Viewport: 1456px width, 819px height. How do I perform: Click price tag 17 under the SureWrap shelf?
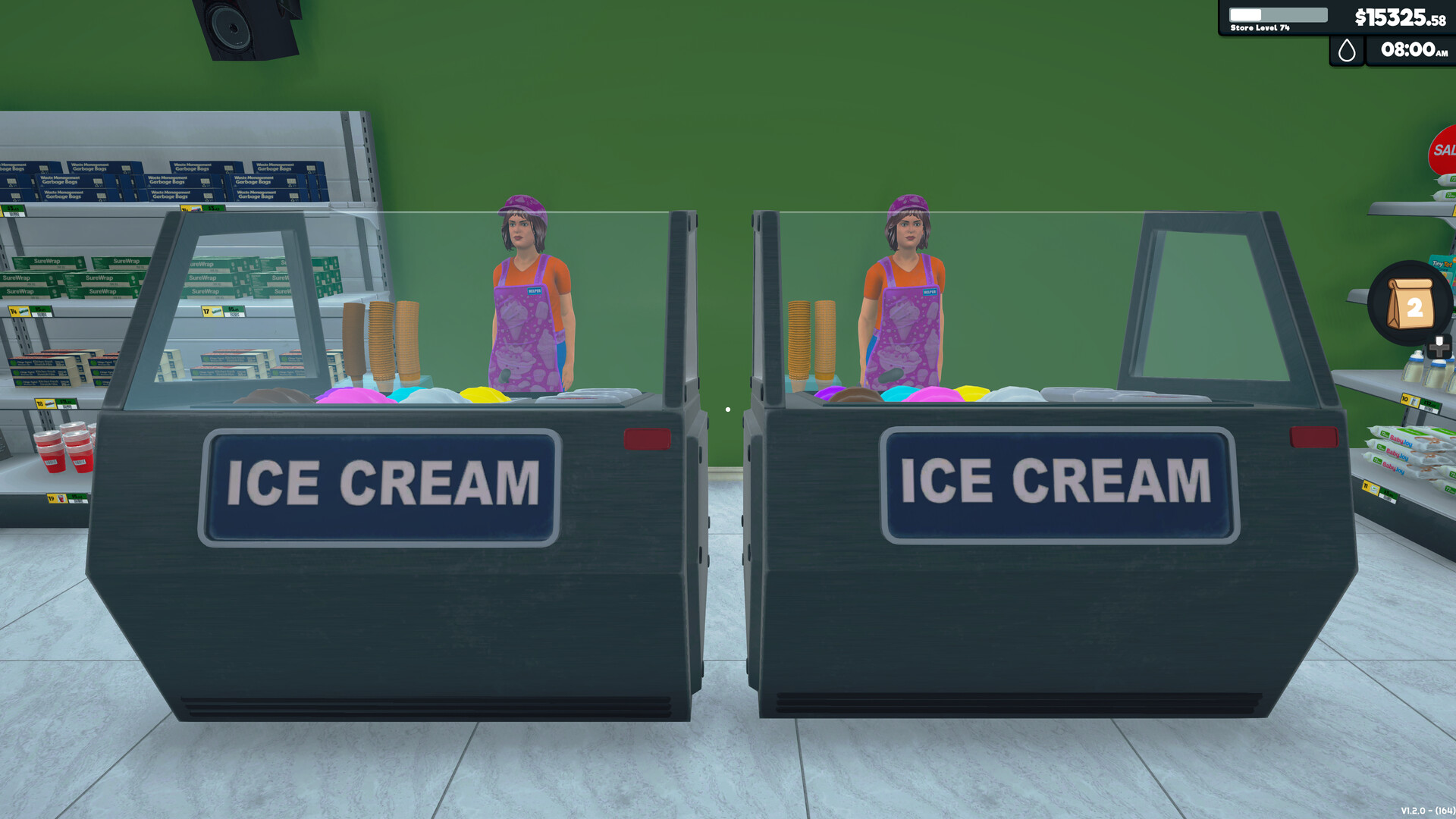pyautogui.click(x=207, y=311)
